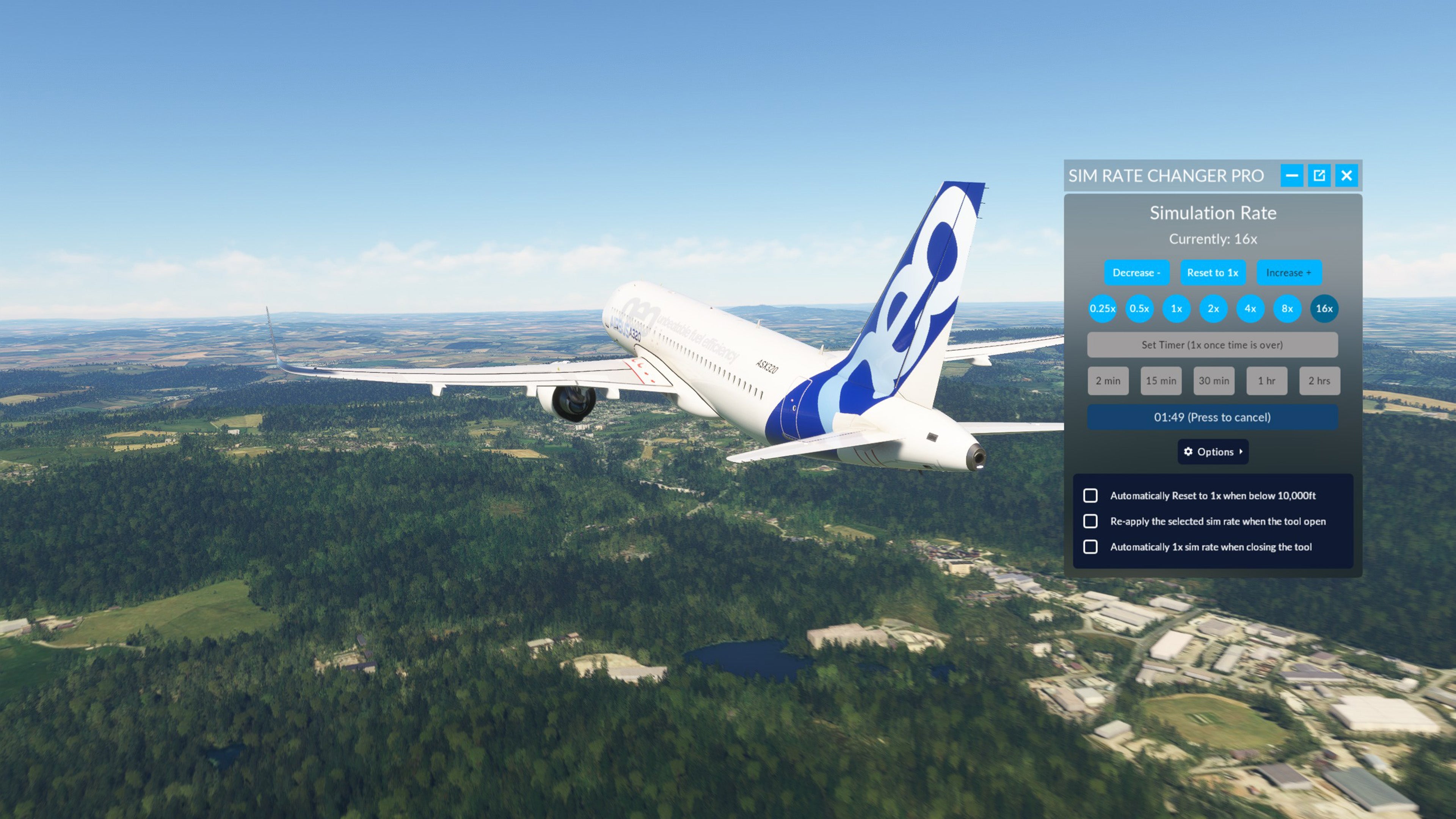Set a 2 min timer
Screen dimensions: 1456x819
click(x=1108, y=381)
